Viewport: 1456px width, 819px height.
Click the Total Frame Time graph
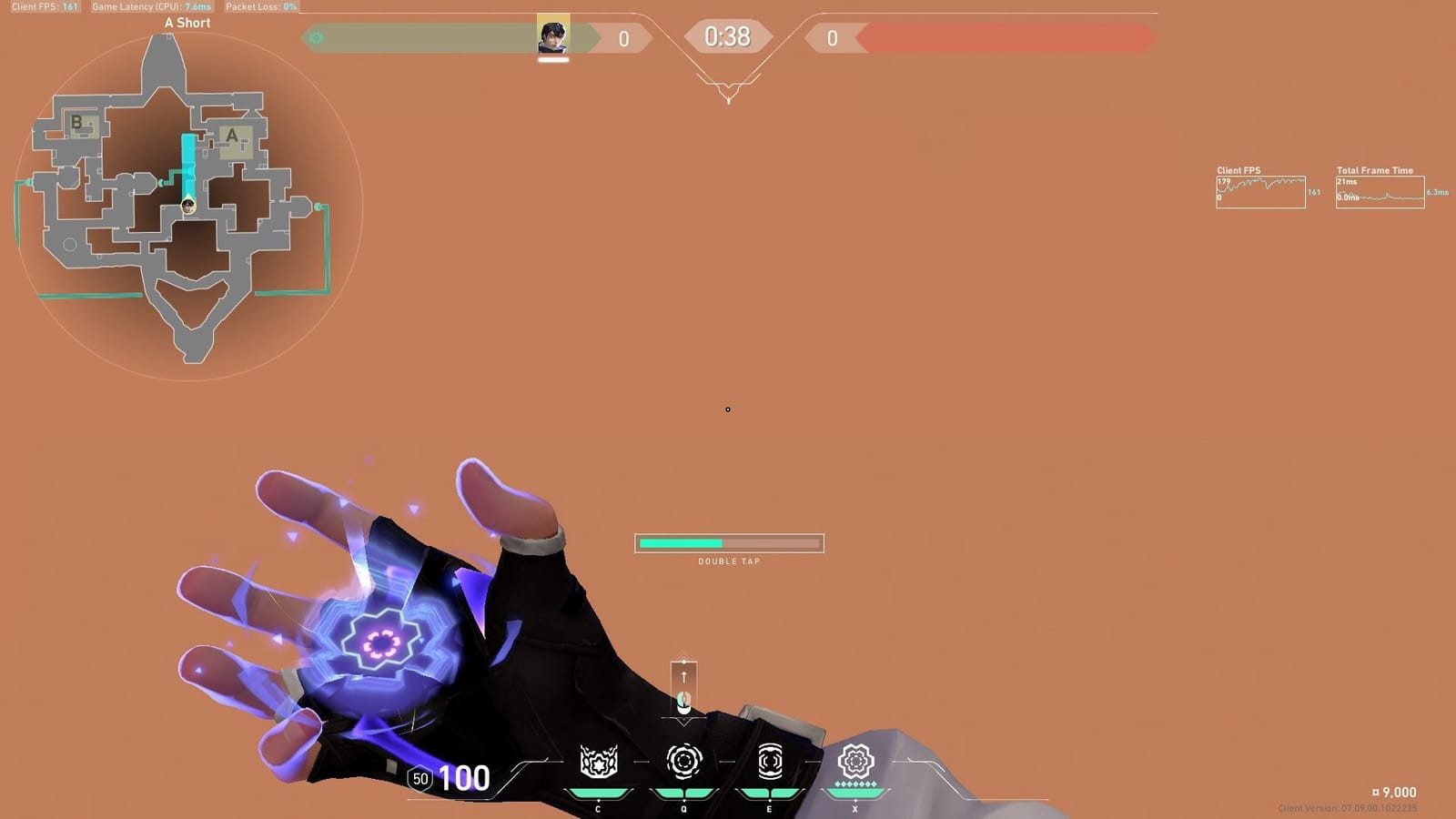click(1379, 193)
